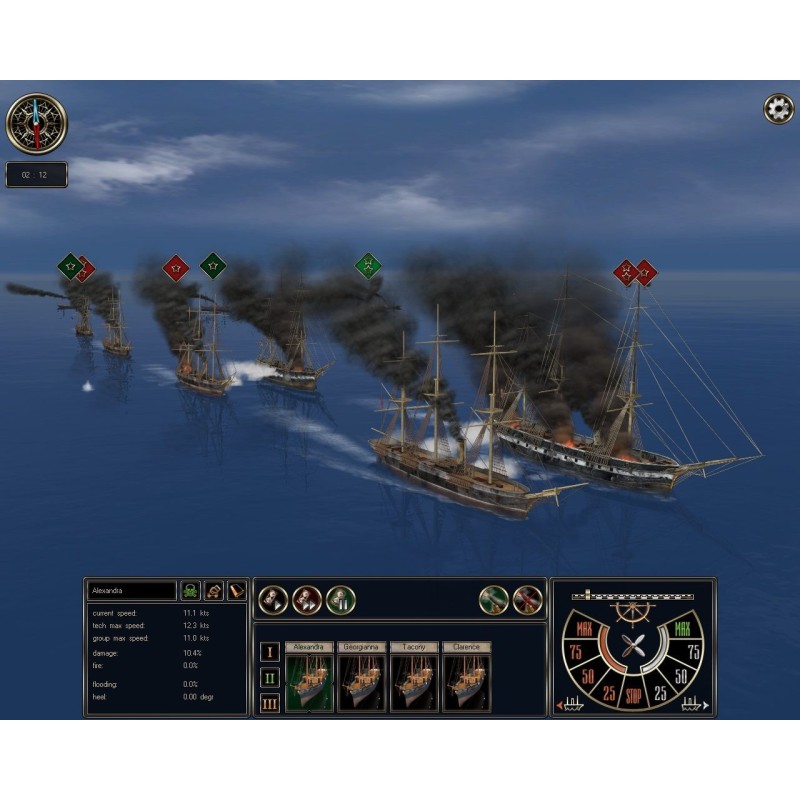Viewport: 800px width, 800px height.
Task: Set forward engine speed to green MAX
Action: click(682, 630)
